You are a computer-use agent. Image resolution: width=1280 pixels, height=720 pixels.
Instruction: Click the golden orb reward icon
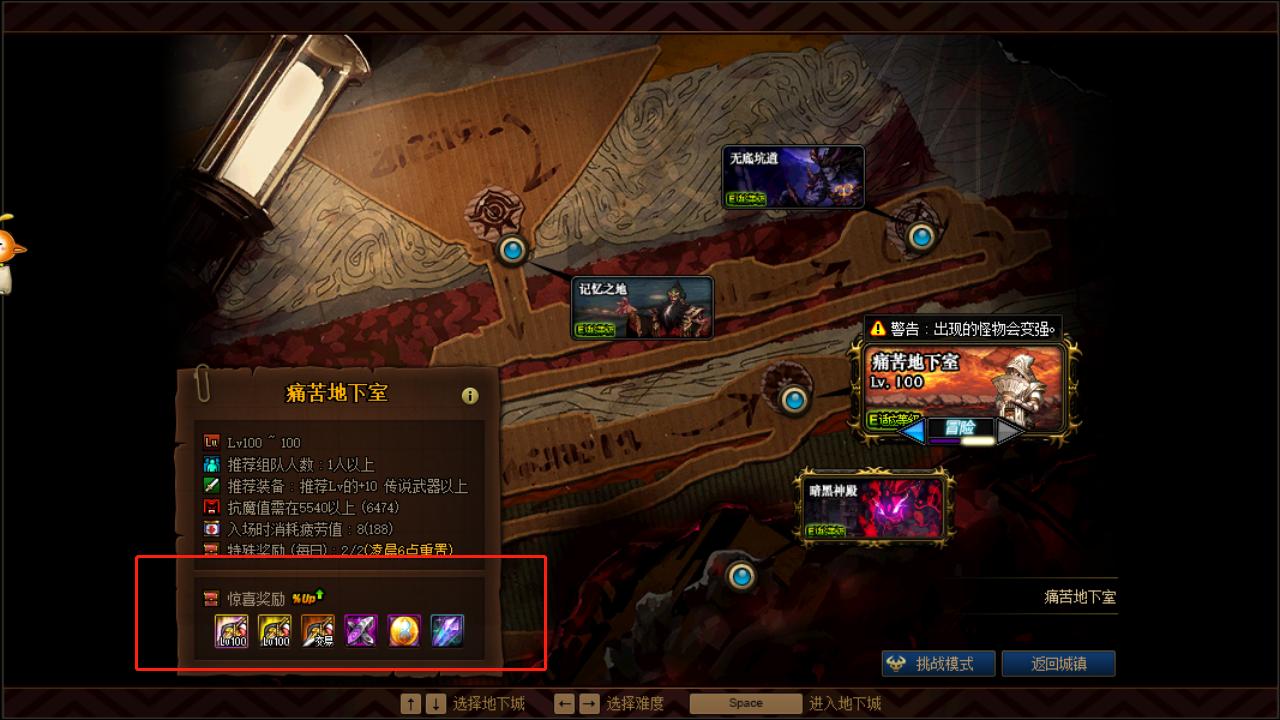point(402,630)
